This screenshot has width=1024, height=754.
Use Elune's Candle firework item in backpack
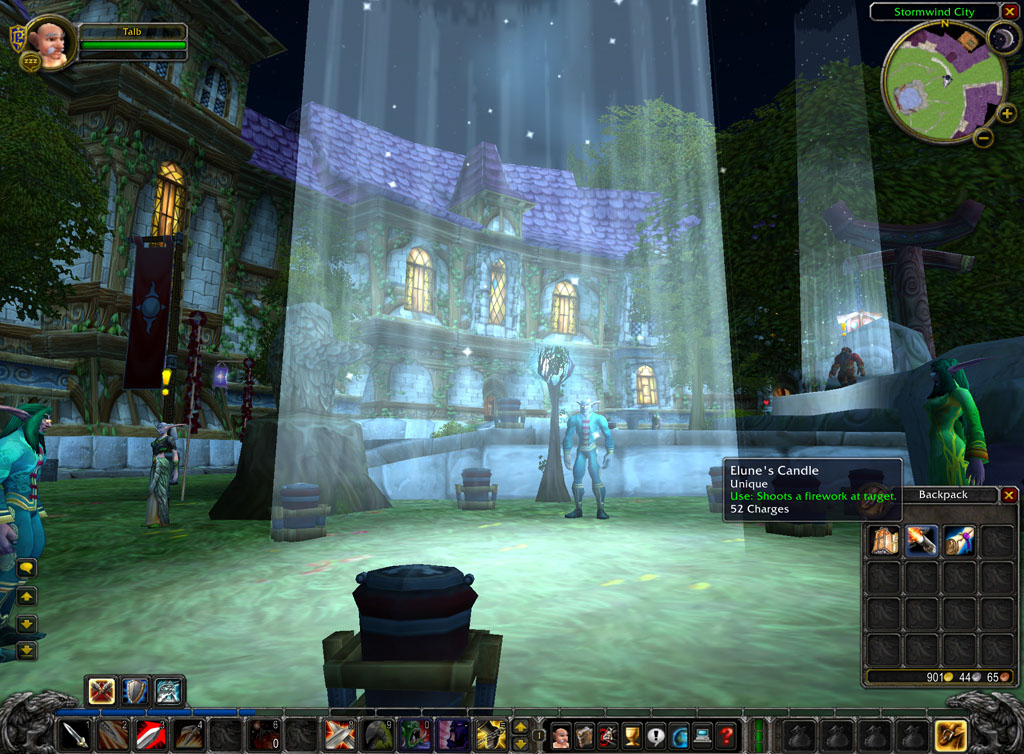tap(921, 541)
